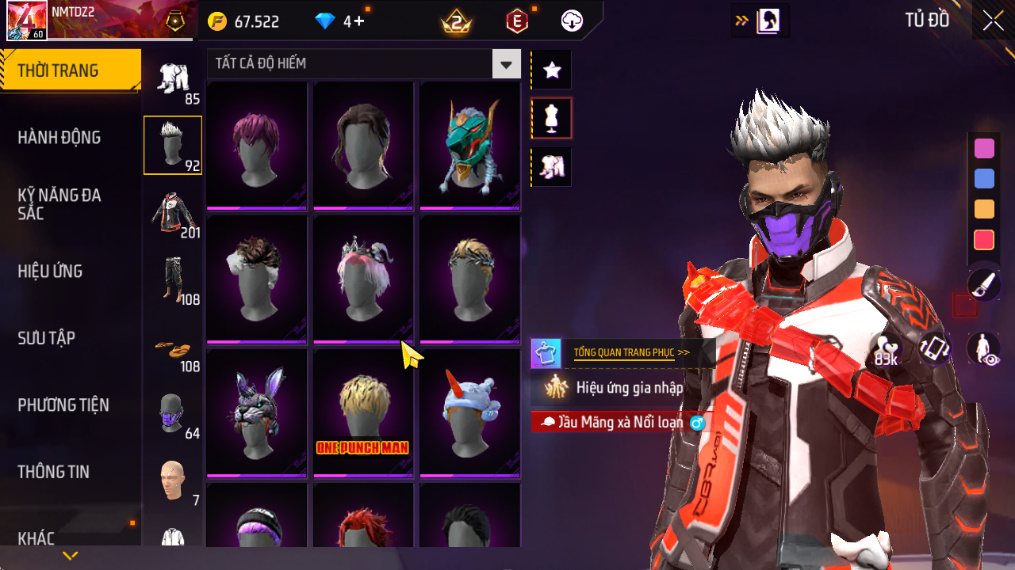Screen dimensions: 1015x570
Task: Close the wardrobe with the X button
Action: (x=992, y=21)
